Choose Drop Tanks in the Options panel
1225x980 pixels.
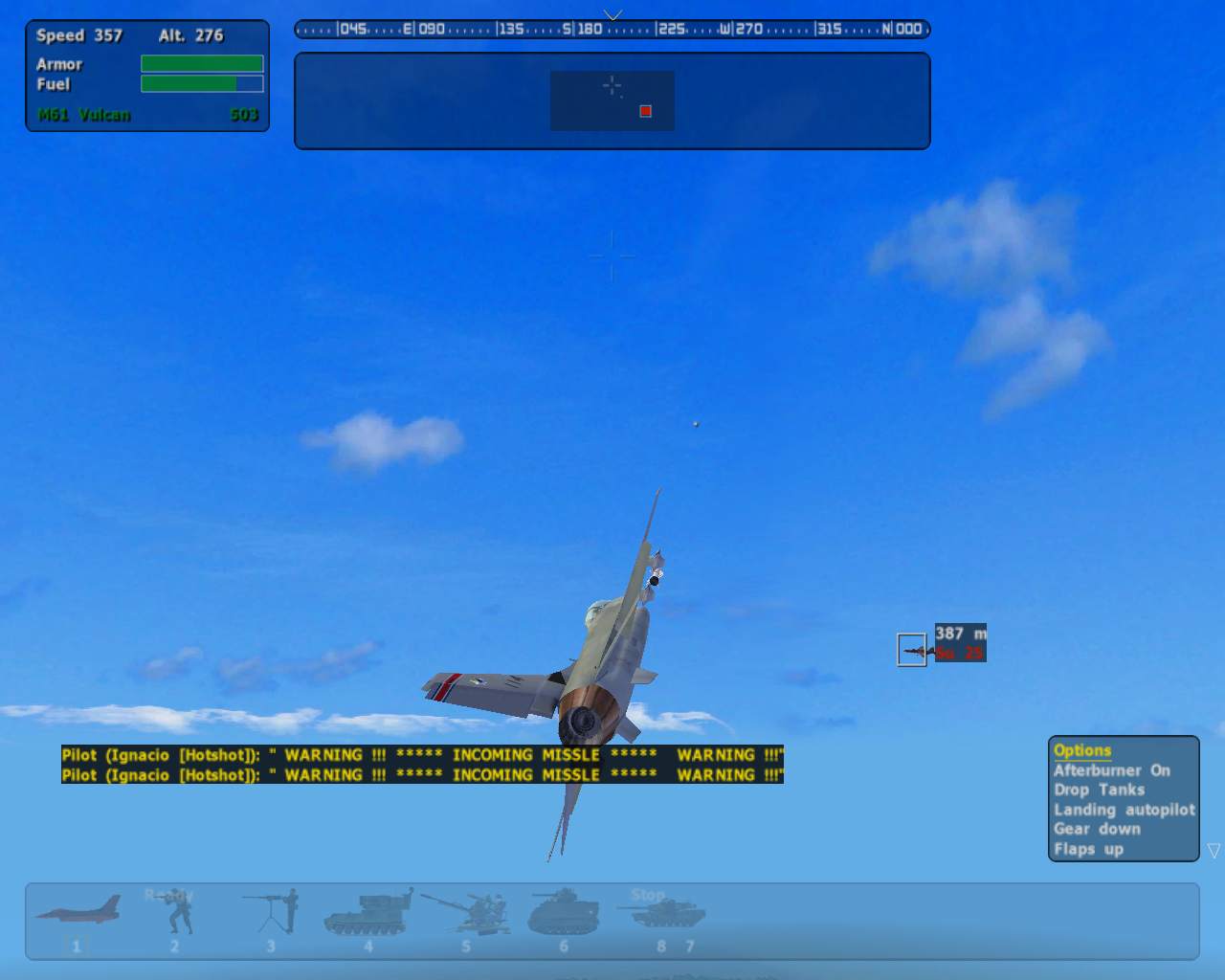[x=1099, y=790]
